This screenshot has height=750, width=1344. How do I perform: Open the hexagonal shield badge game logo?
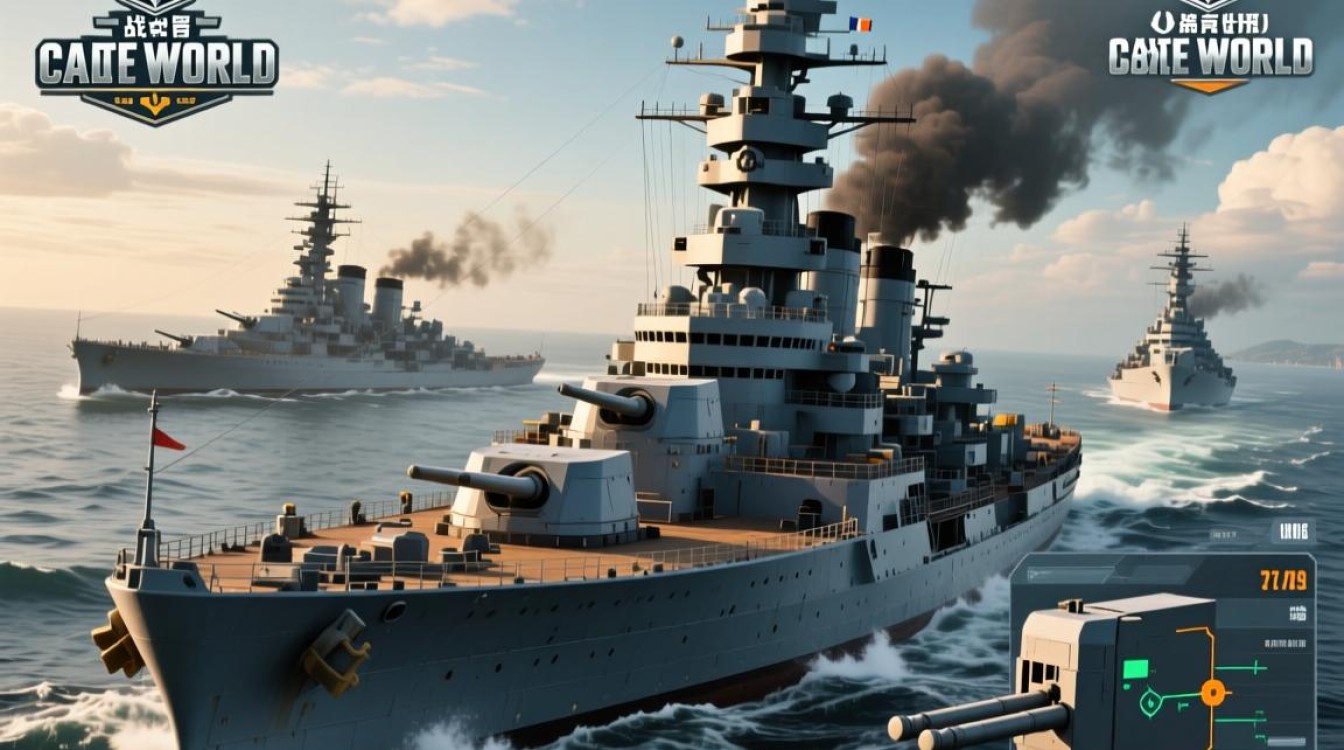156,62
